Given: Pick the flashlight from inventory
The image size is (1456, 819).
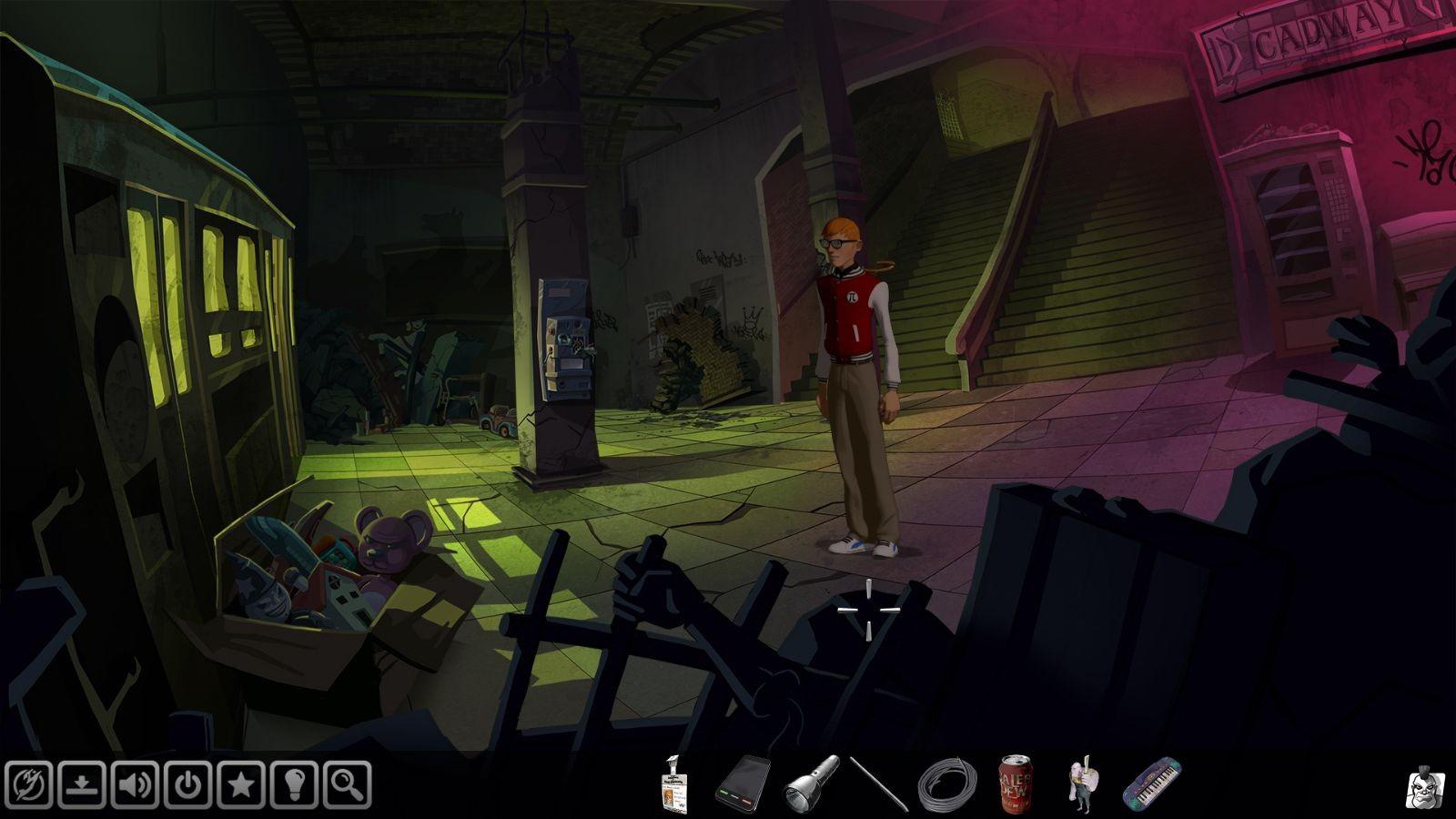Looking at the screenshot, I should click(x=810, y=782).
